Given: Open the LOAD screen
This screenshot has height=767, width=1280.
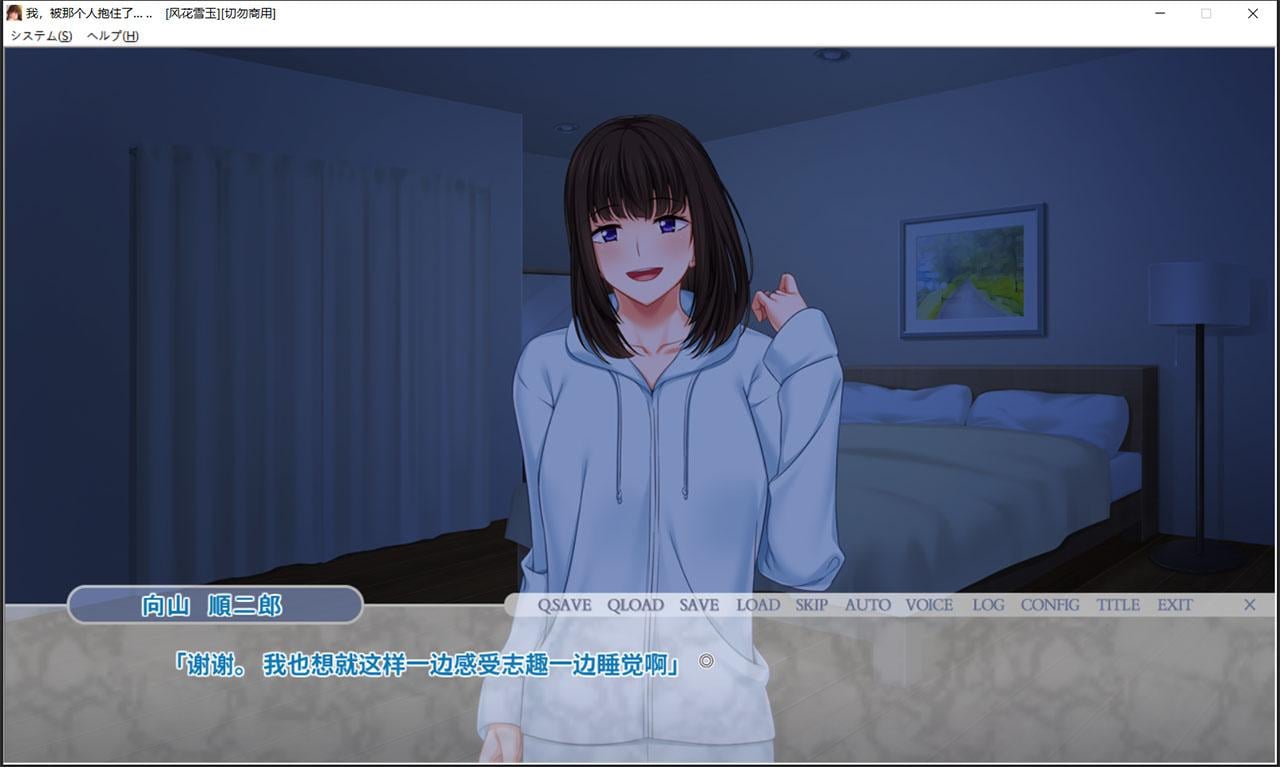Looking at the screenshot, I should click(758, 604).
